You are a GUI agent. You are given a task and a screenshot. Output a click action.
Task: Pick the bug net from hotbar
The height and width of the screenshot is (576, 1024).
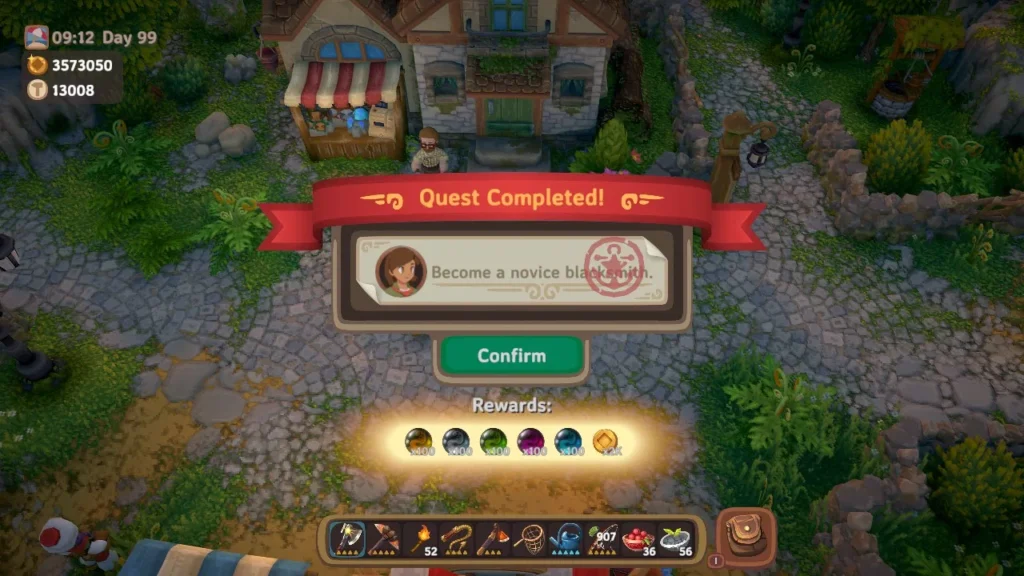530,540
